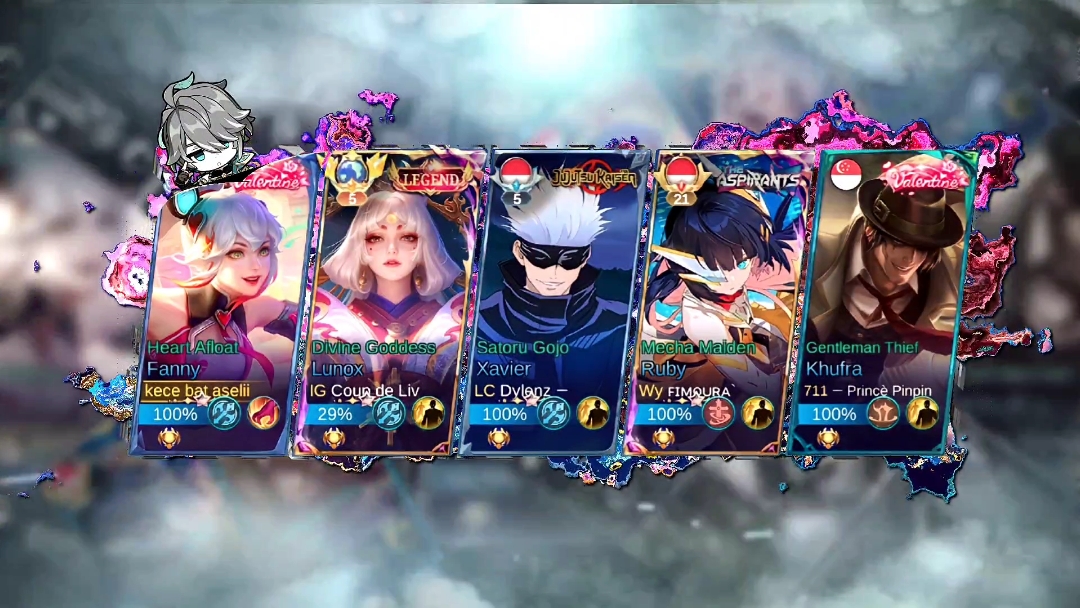
Task: Tap Ruby's red emblem icon
Action: pos(718,413)
